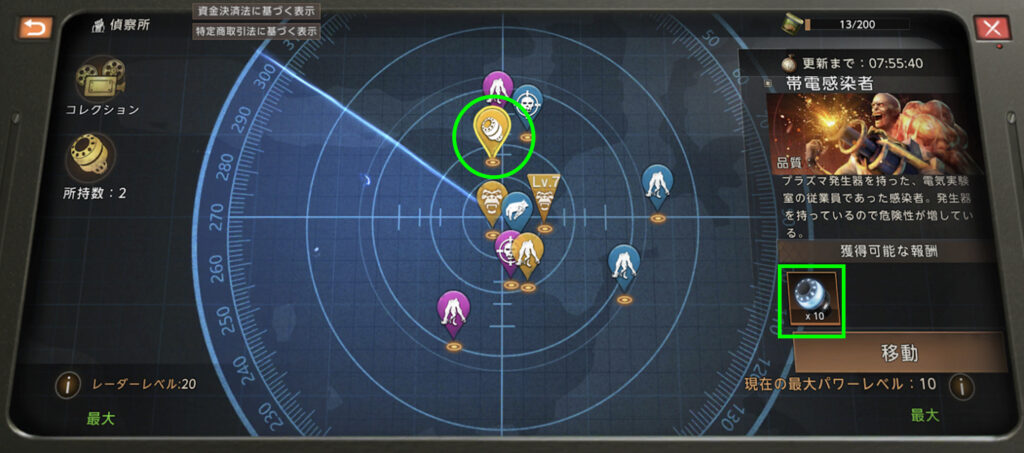Click the 資金決済法に基づく表示 link
Viewport: 1024px width, 453px height.
coord(256,11)
